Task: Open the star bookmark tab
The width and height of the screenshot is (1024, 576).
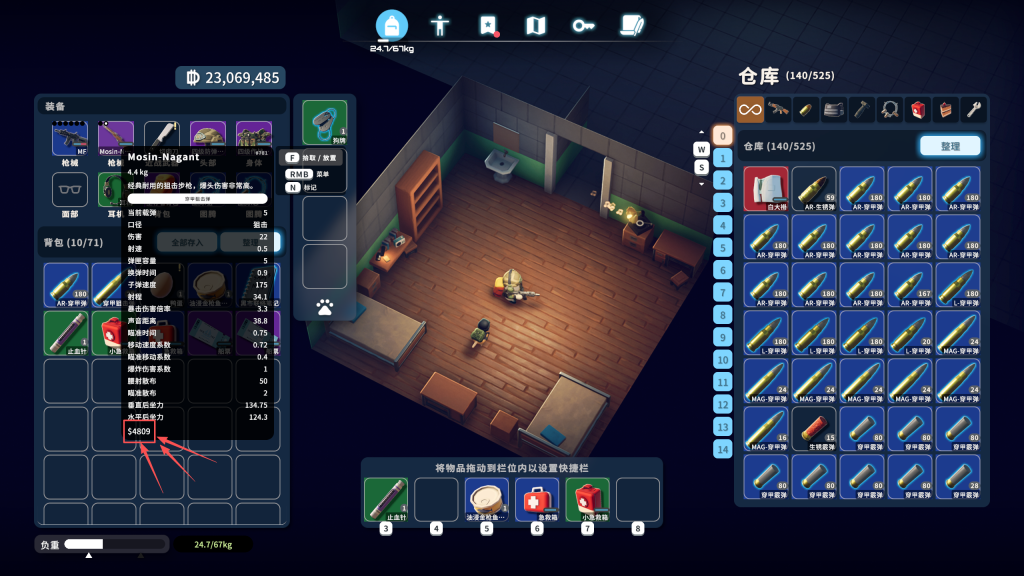Action: tap(488, 25)
